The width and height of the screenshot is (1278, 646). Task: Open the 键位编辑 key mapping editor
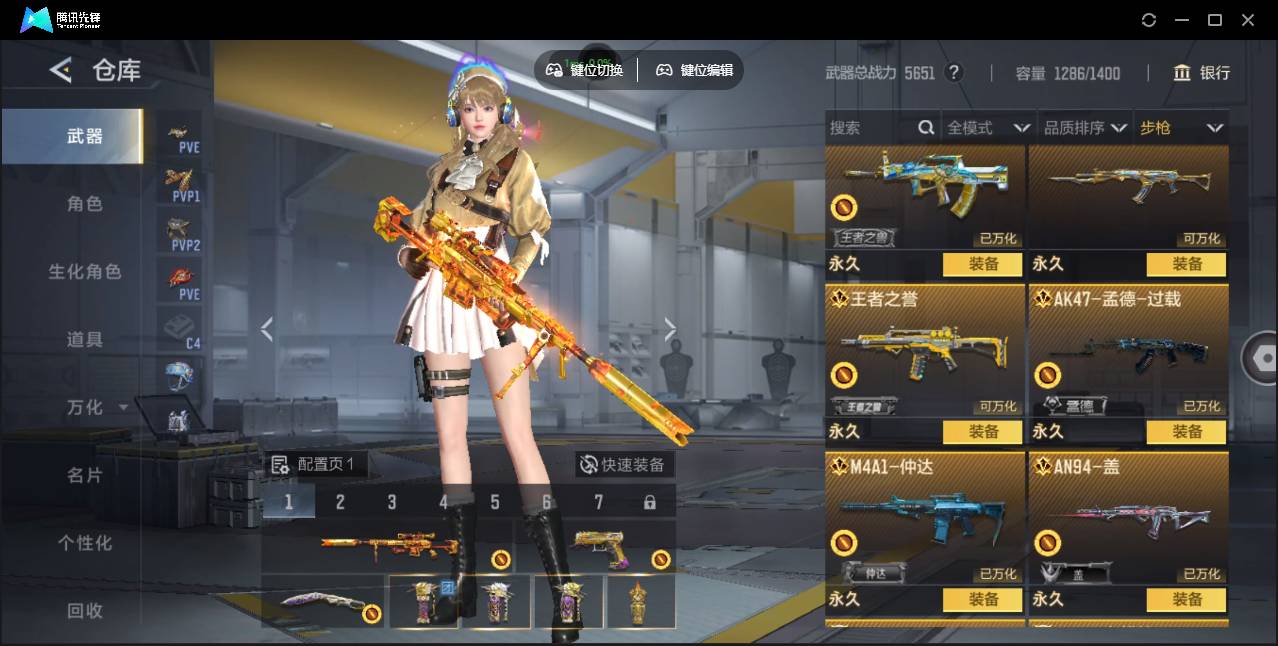click(694, 70)
